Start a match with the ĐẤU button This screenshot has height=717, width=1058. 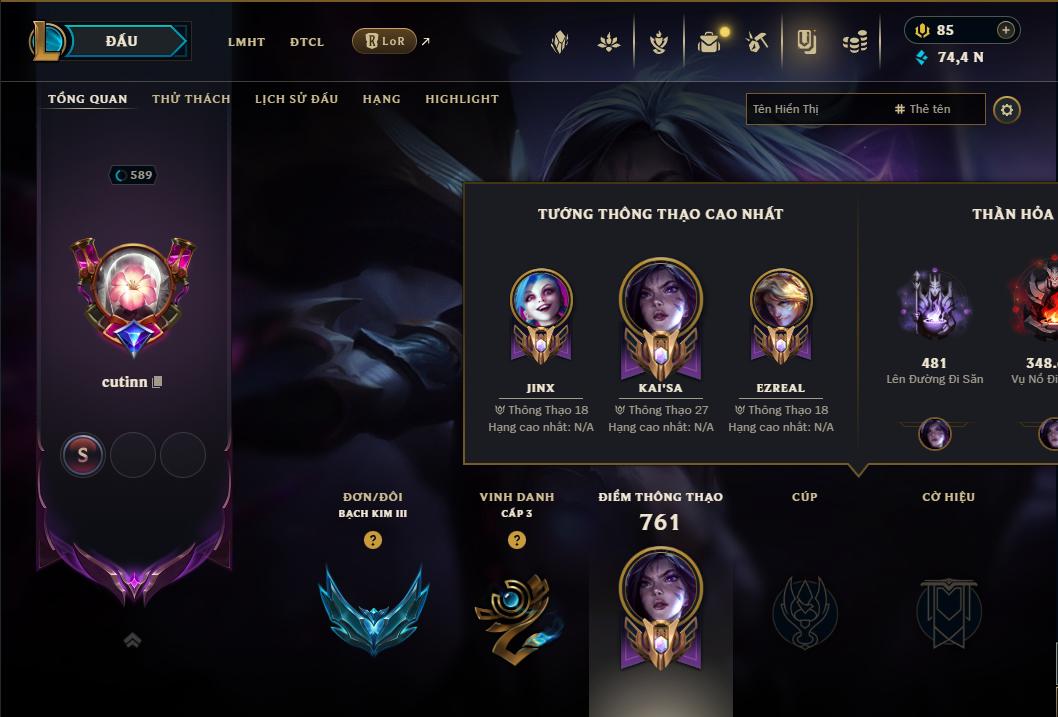[x=121, y=41]
